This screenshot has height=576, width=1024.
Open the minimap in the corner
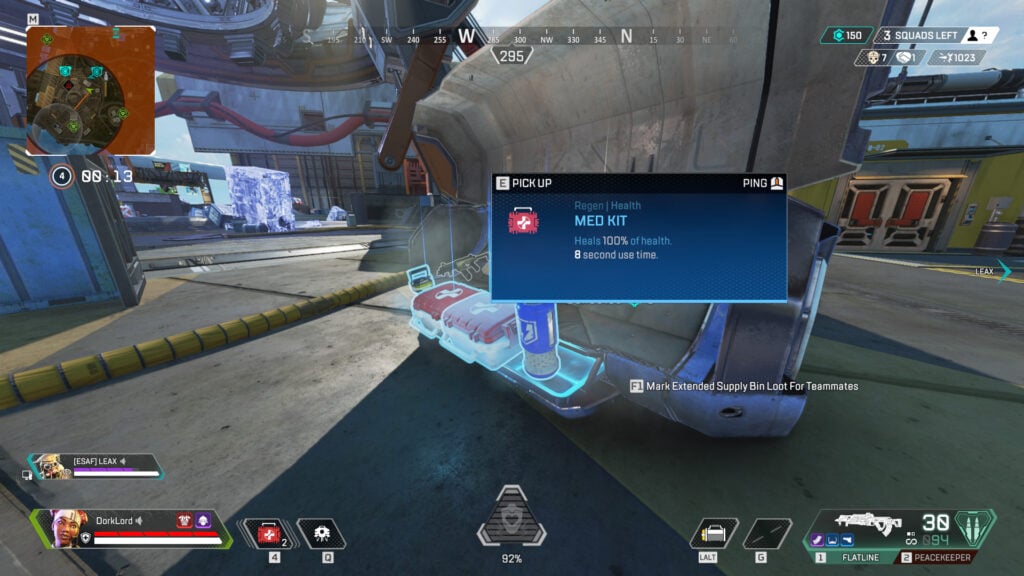pos(90,90)
